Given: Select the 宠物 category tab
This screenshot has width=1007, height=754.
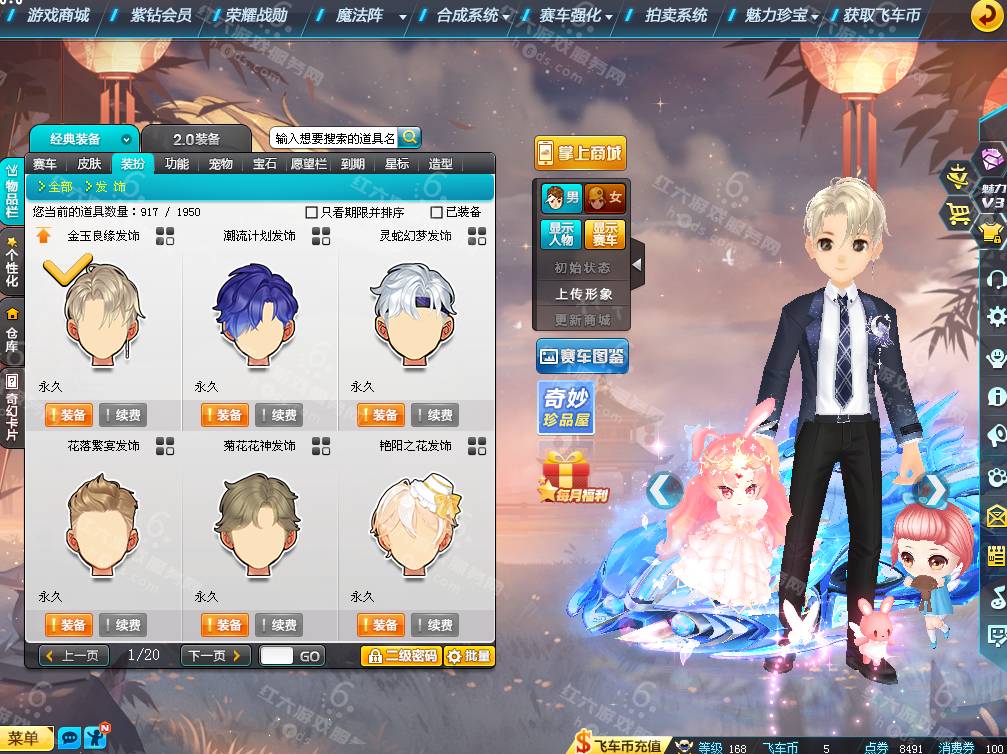Looking at the screenshot, I should [x=221, y=164].
